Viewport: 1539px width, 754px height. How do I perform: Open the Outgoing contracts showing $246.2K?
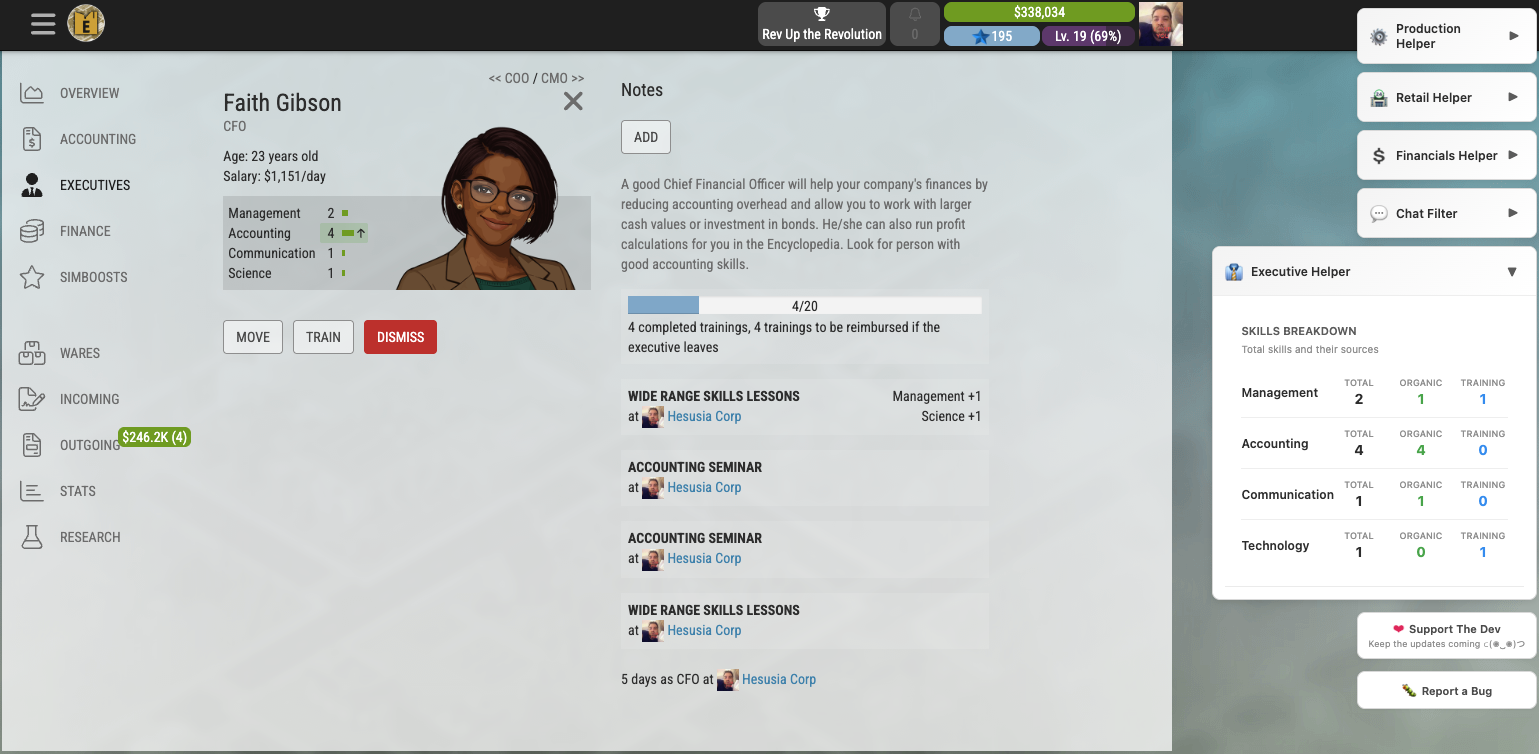pyautogui.click(x=154, y=437)
